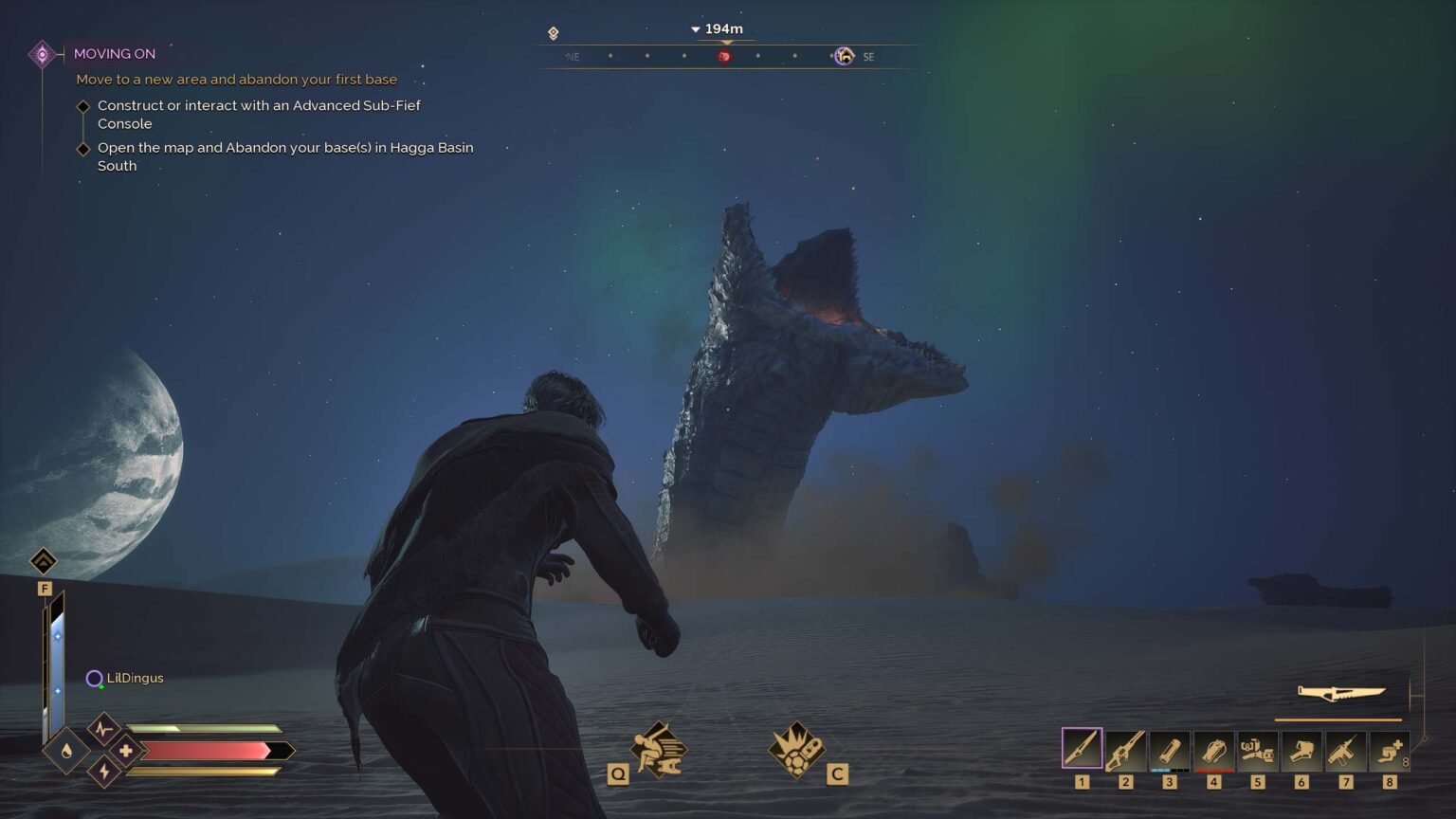
Task: Select the crysknife in hotbar slot 1
Action: [x=1082, y=751]
